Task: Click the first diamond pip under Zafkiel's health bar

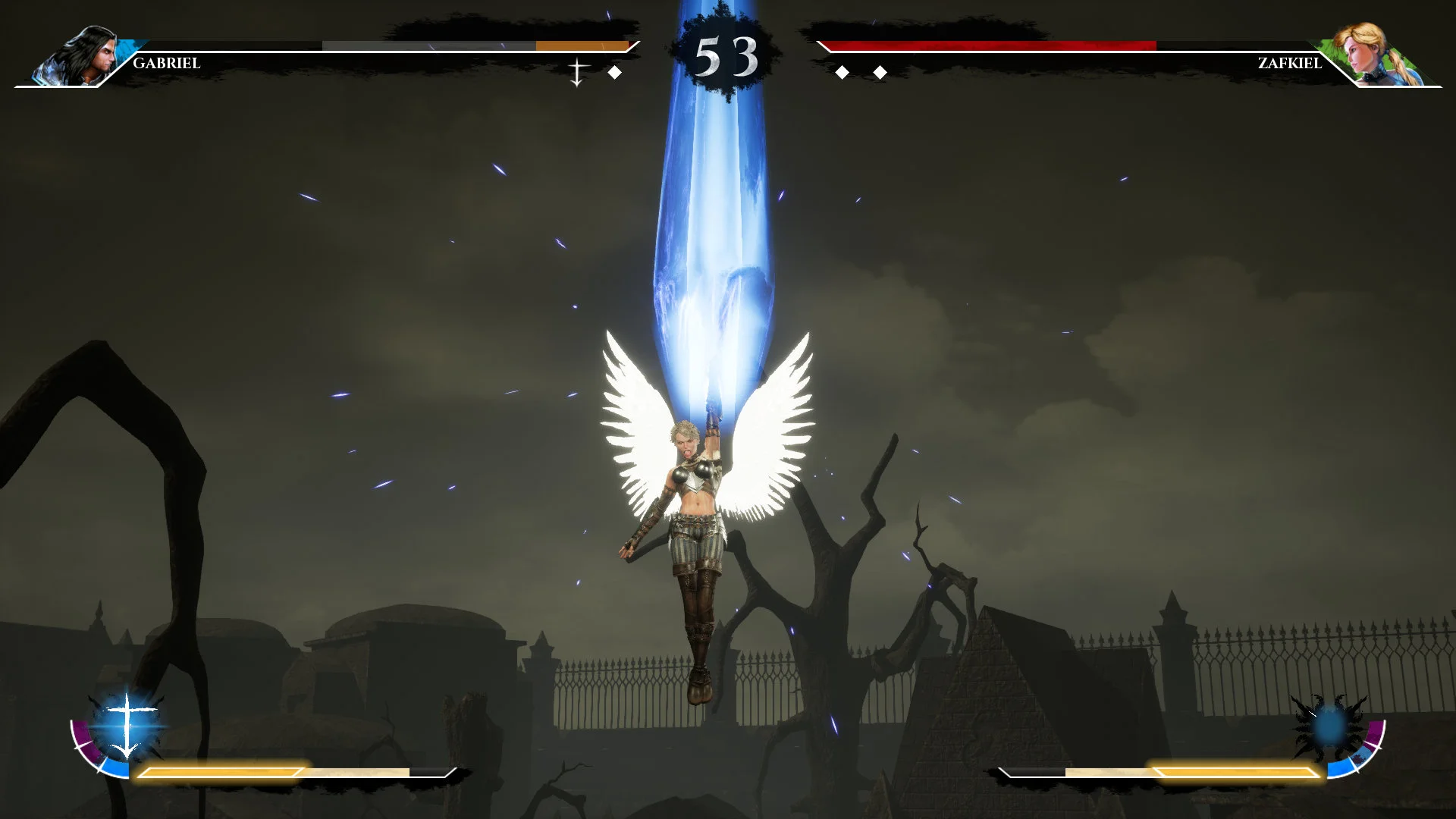Action: coord(842,72)
